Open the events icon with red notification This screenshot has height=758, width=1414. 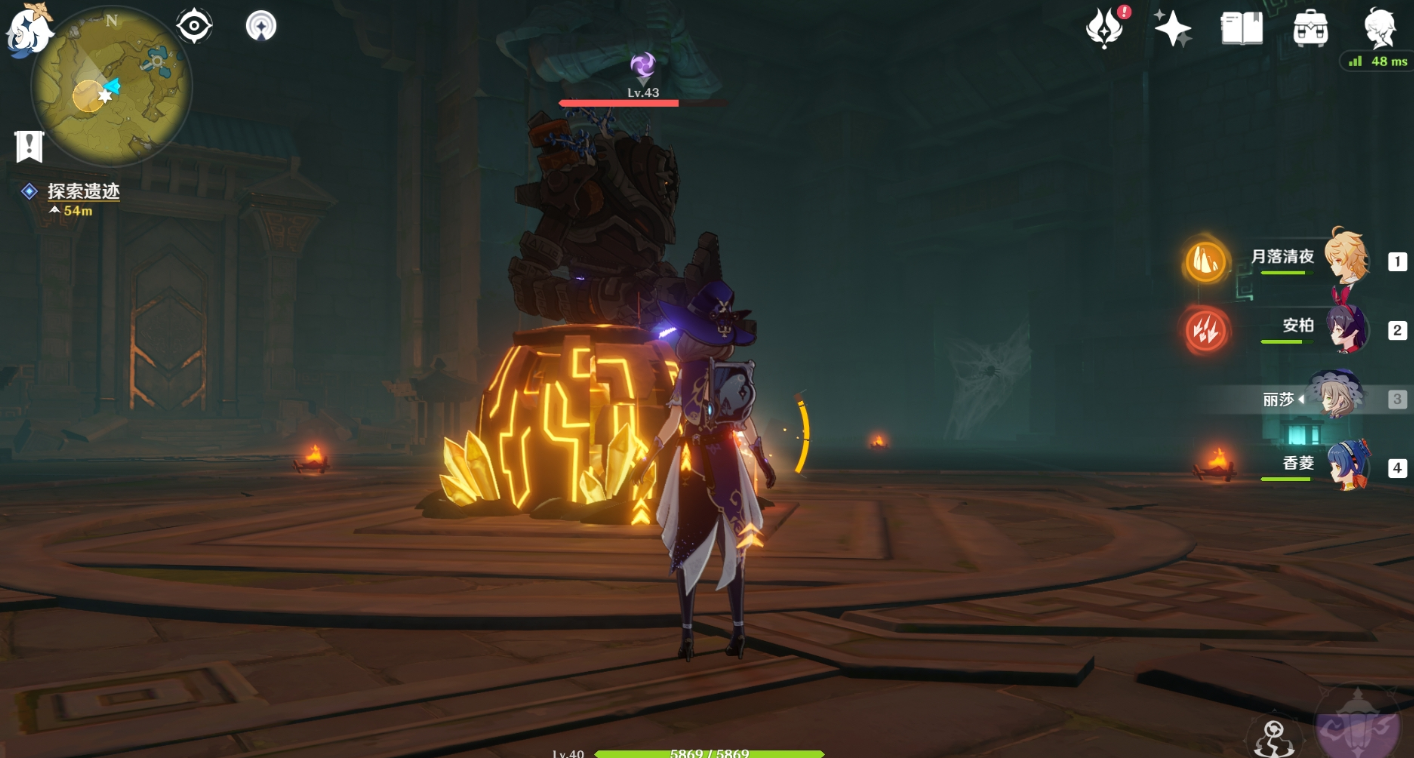(1105, 28)
